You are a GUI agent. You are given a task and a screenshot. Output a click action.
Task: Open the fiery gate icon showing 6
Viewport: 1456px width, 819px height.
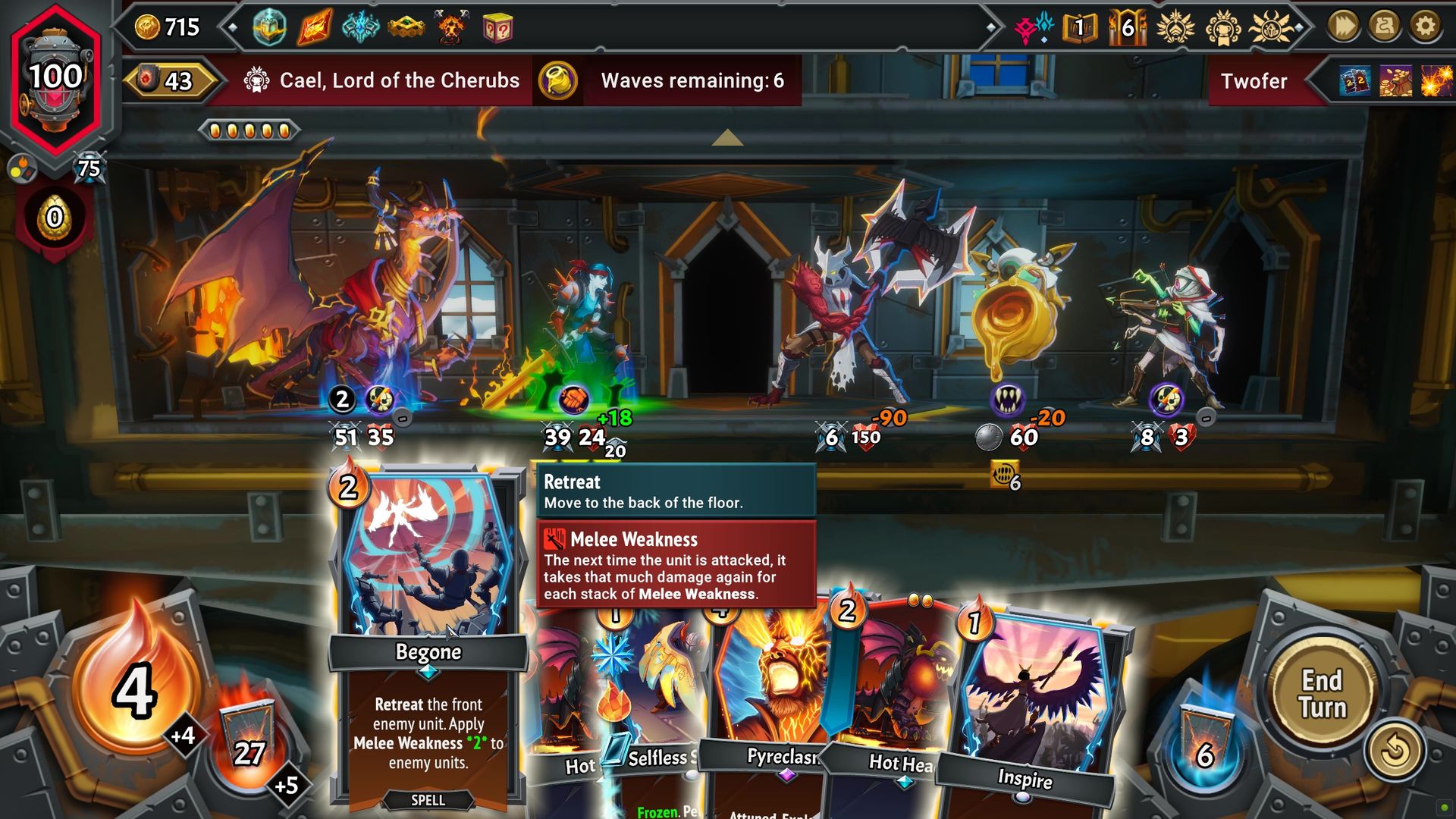click(x=1128, y=28)
